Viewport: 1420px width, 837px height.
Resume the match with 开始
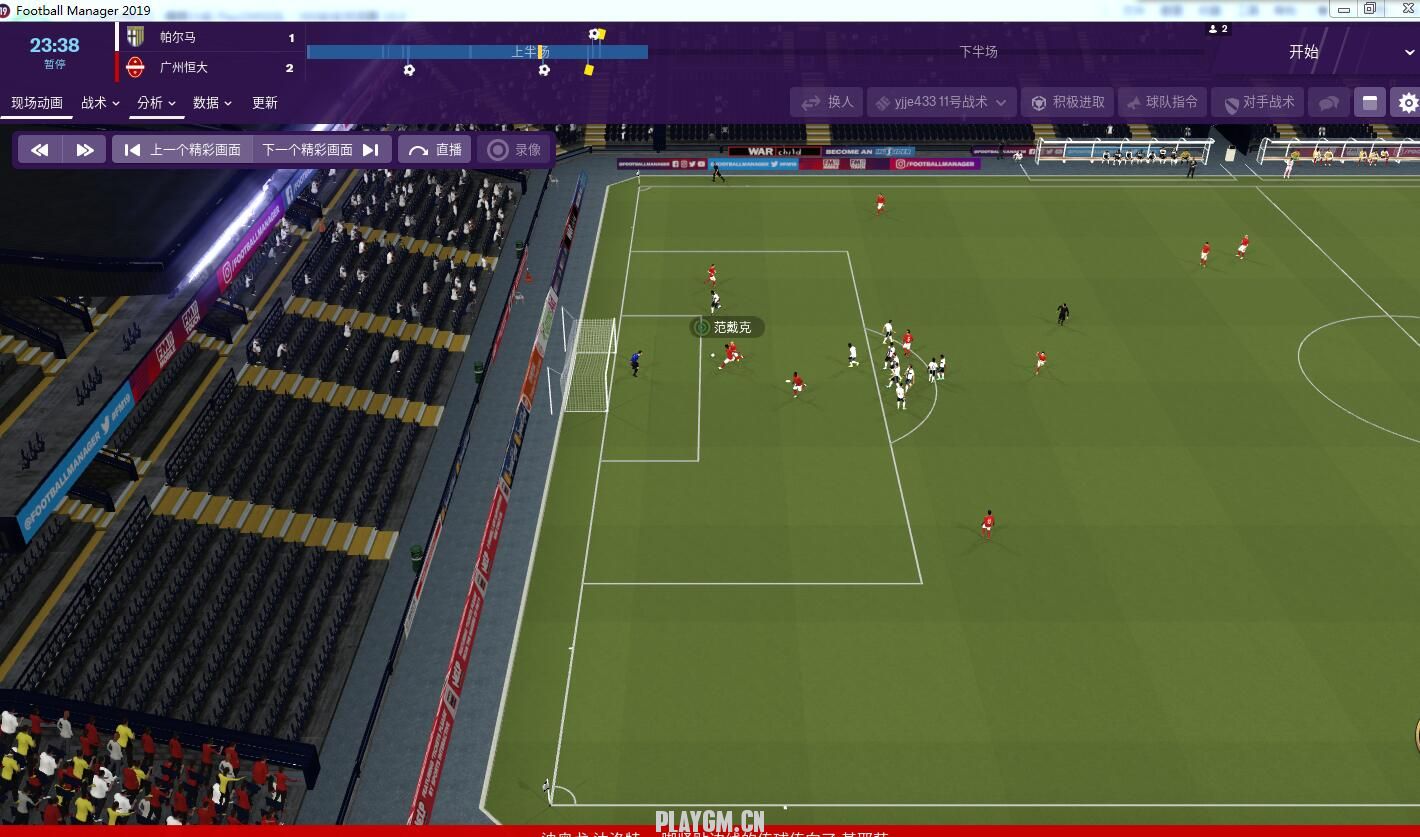[x=1303, y=52]
